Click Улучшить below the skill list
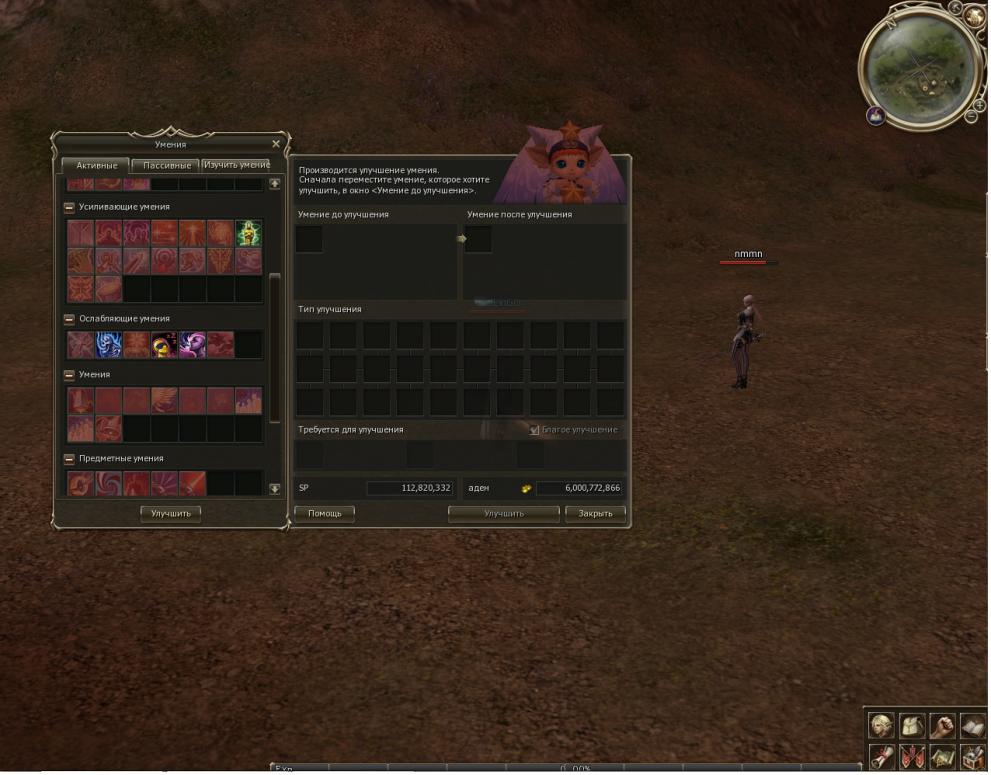Viewport: 991px width, 775px height. [x=170, y=513]
